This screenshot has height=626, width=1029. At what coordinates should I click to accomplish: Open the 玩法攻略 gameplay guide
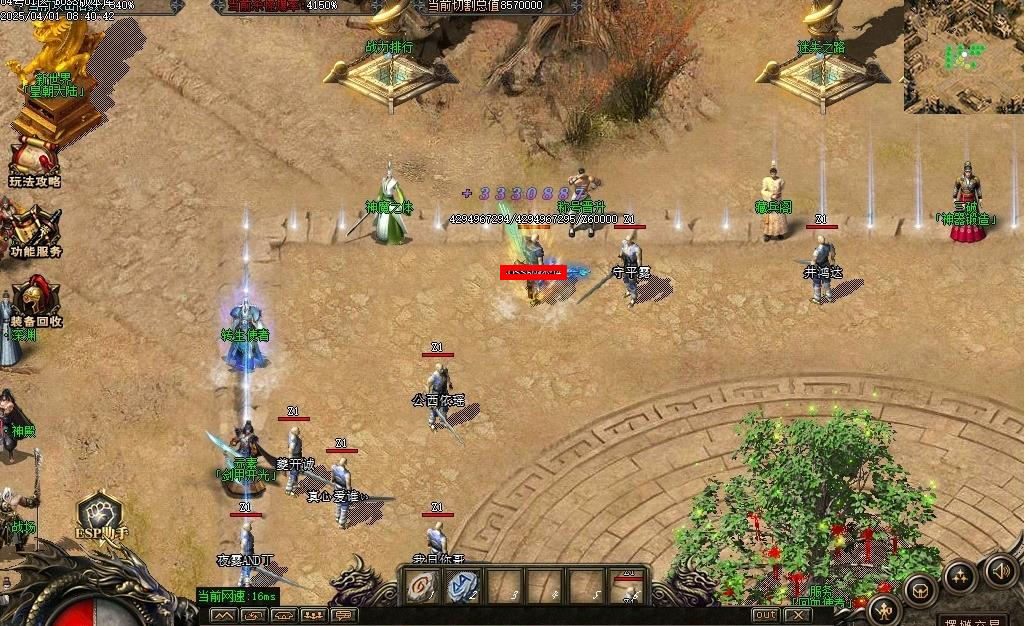click(34, 162)
